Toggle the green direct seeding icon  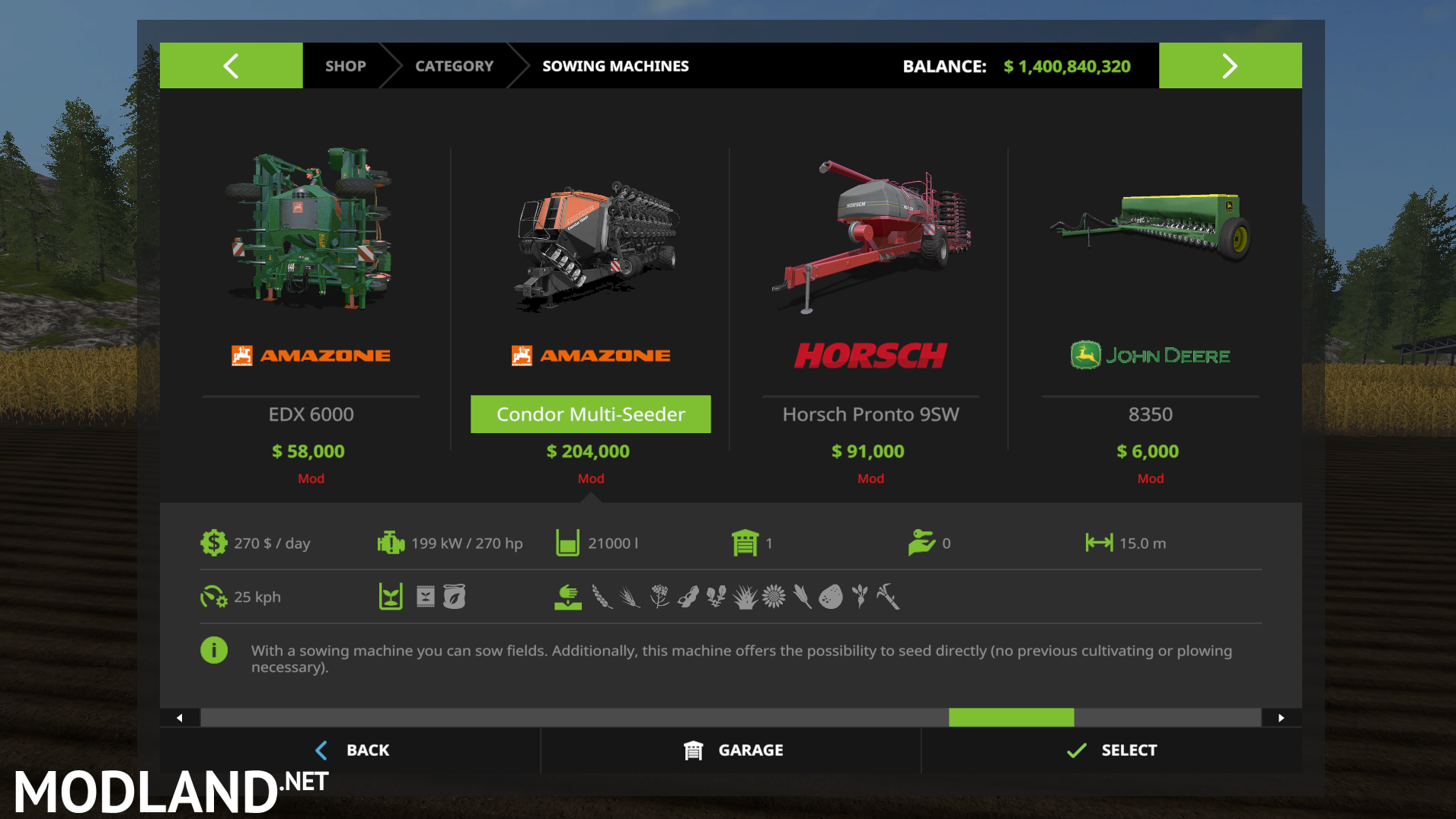point(569,597)
